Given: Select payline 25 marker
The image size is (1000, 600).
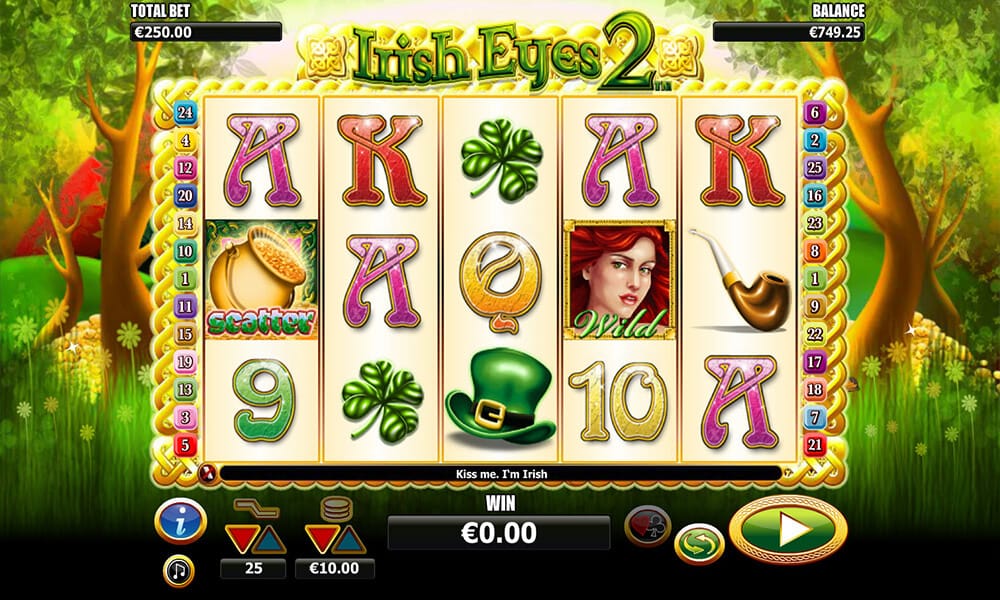Looking at the screenshot, I should 814,168.
